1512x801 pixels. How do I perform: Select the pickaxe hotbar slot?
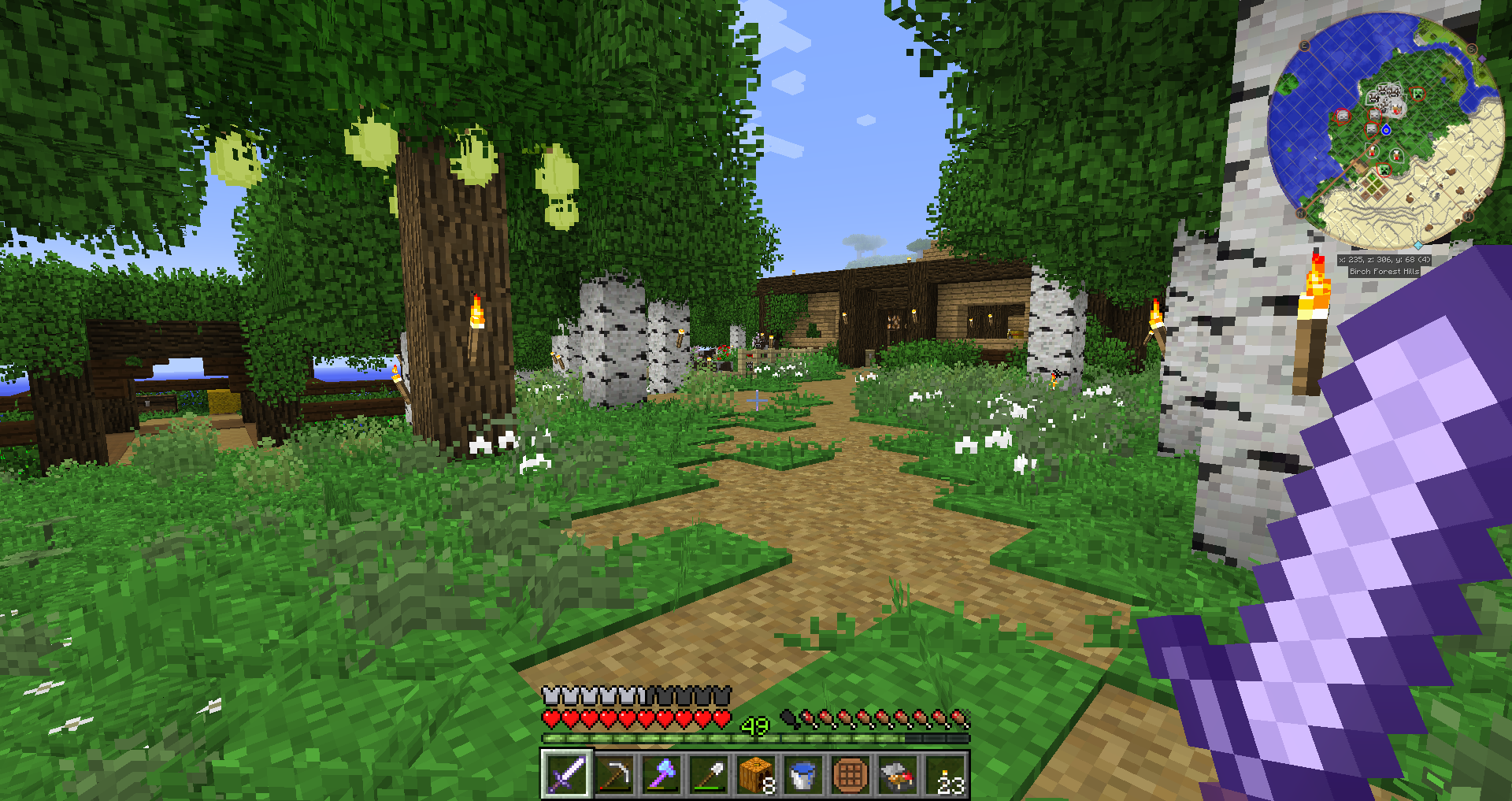click(x=613, y=774)
